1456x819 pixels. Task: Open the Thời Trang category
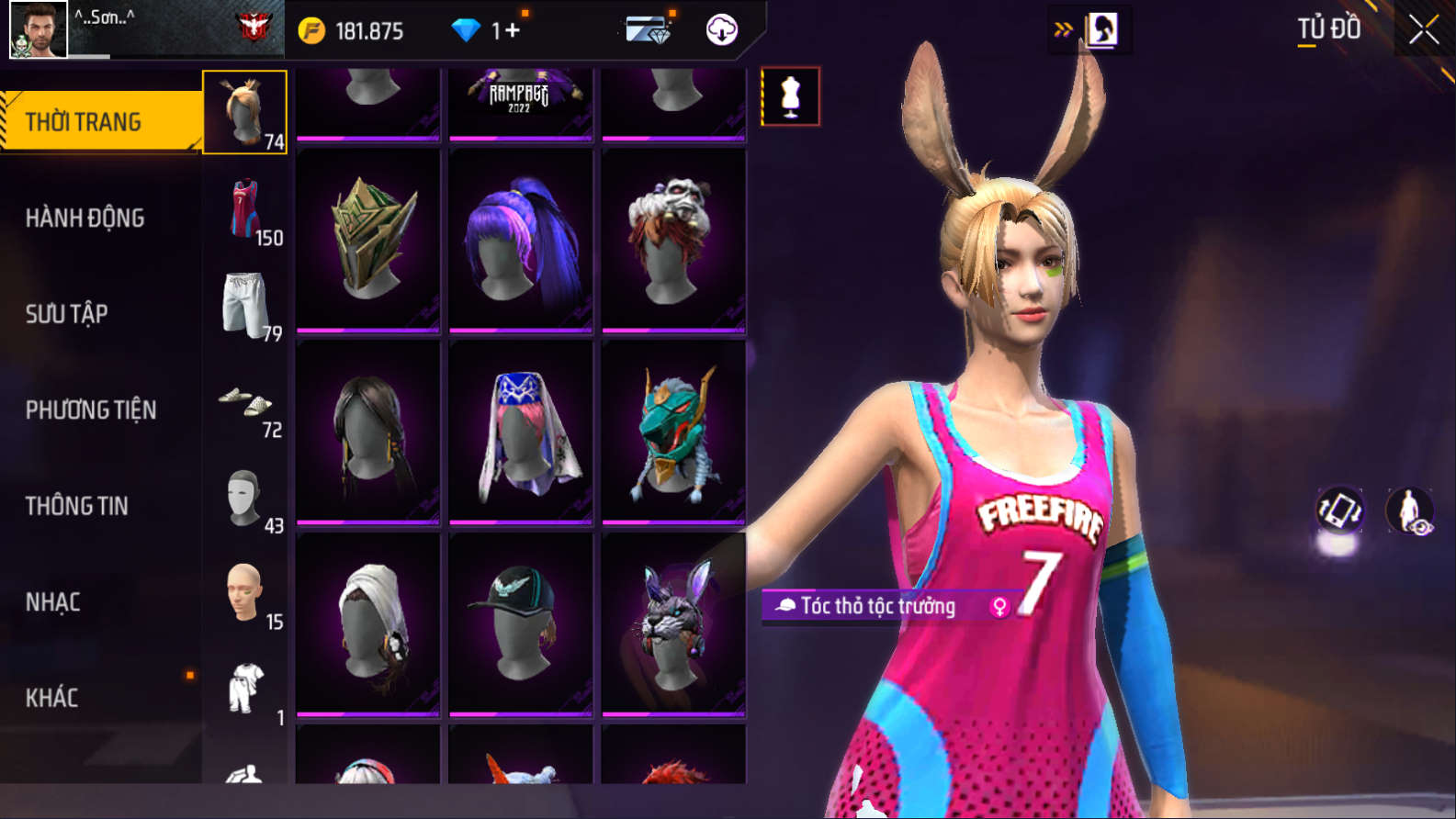[99, 121]
